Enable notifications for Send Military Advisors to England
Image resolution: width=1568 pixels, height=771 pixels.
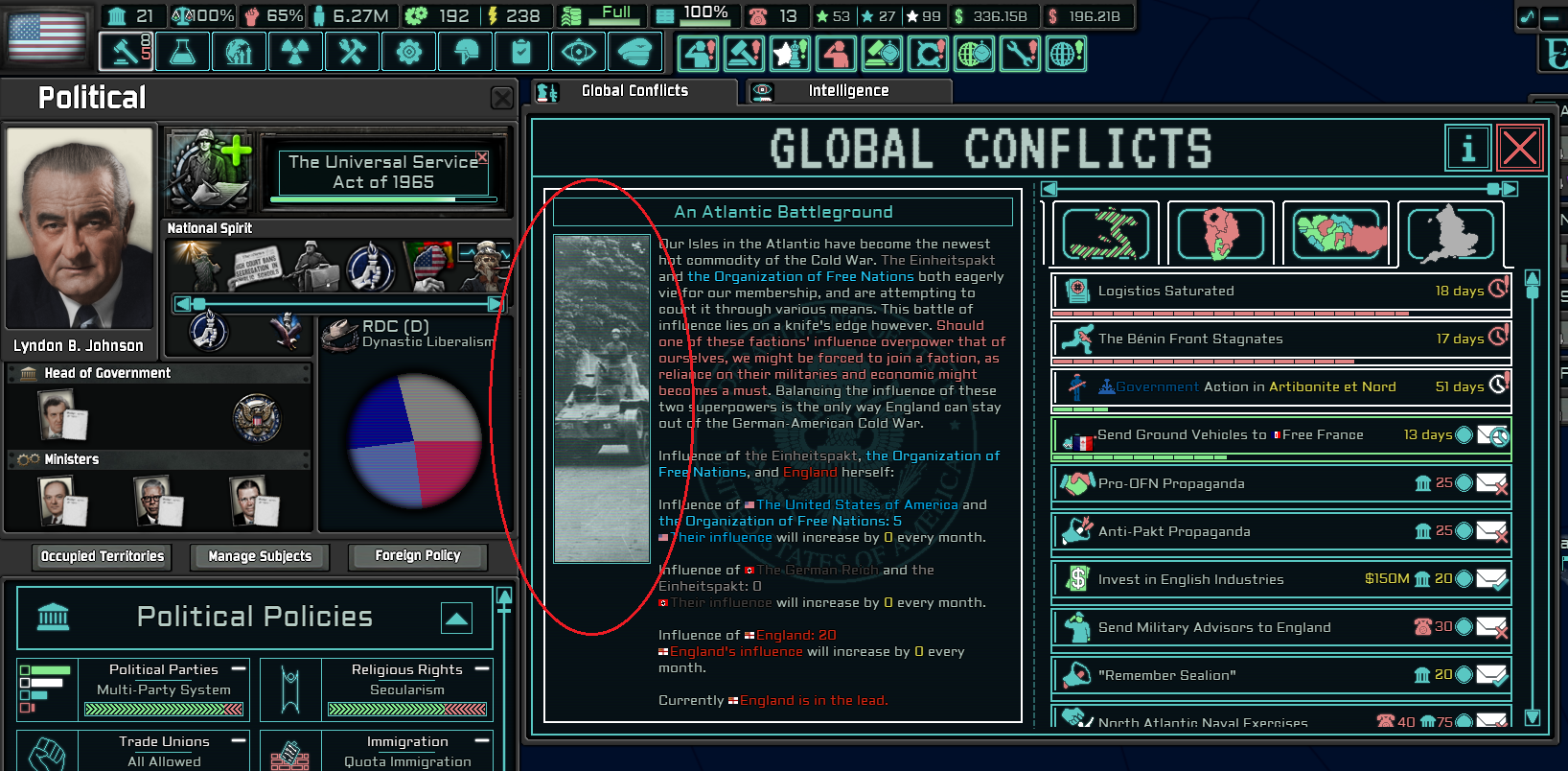point(1489,627)
